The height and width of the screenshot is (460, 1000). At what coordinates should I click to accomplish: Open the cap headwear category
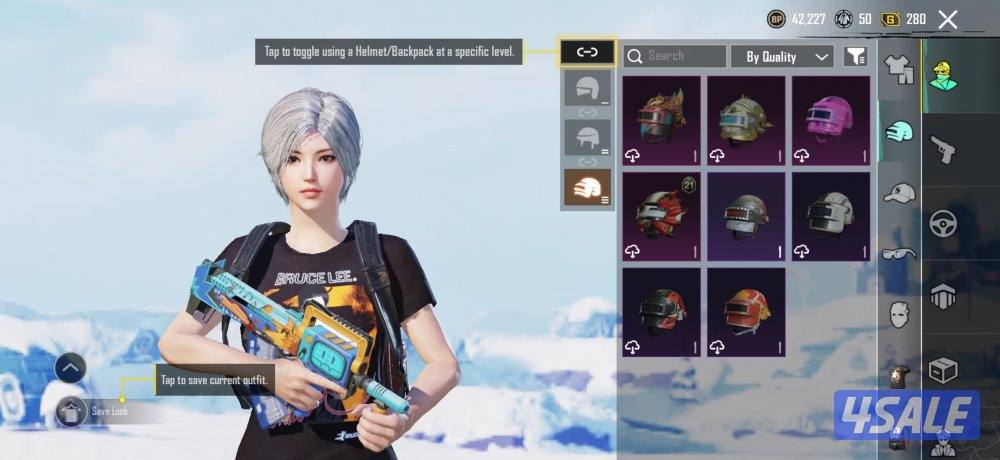[x=900, y=192]
